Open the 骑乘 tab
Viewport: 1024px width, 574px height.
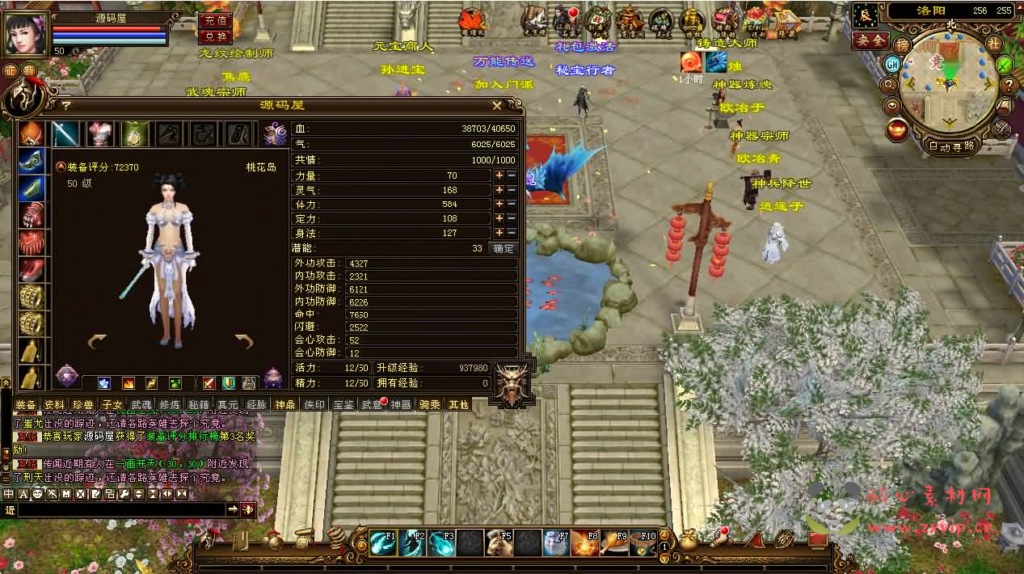430,404
